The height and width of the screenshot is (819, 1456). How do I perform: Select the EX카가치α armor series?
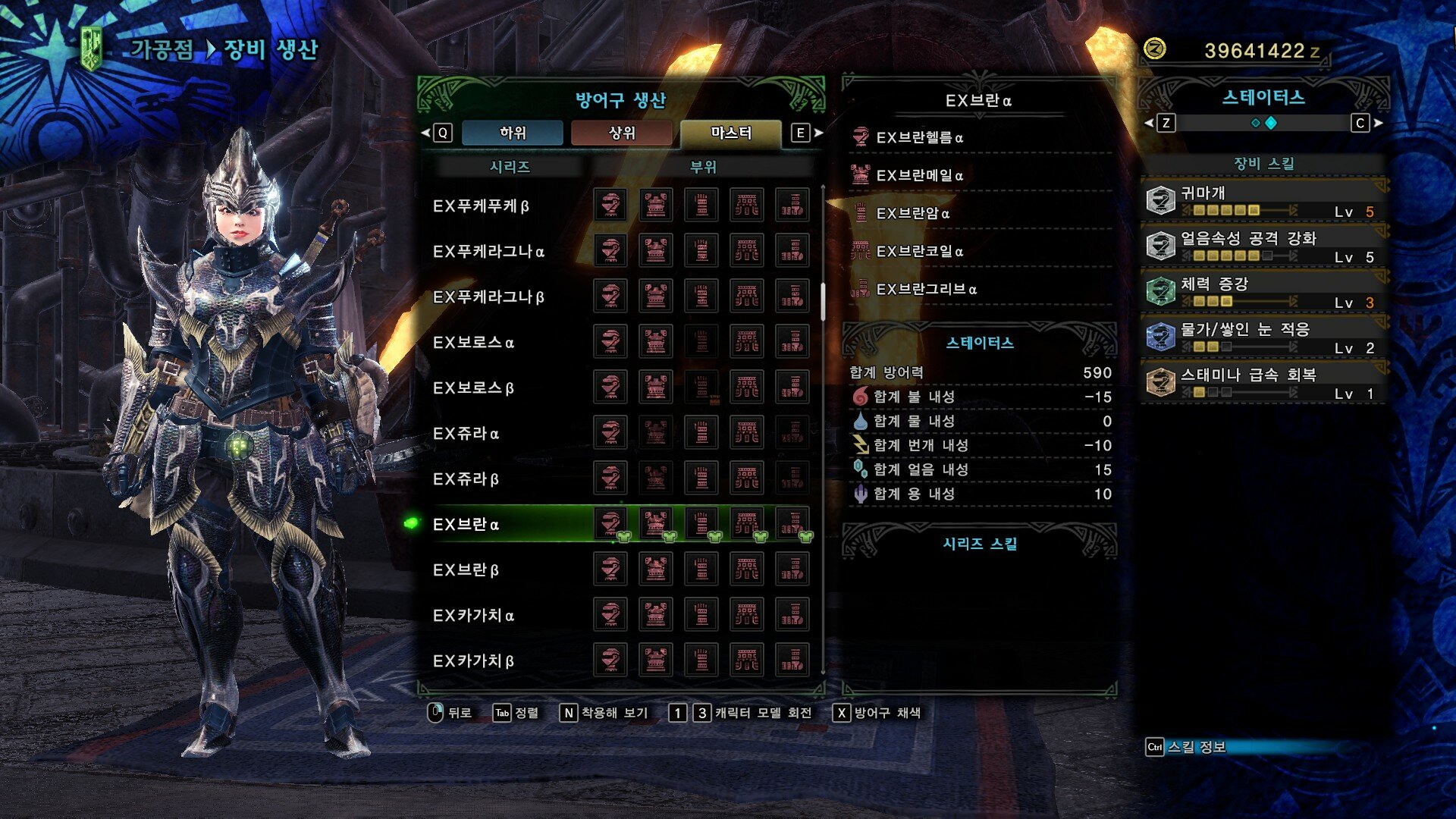pyautogui.click(x=473, y=616)
